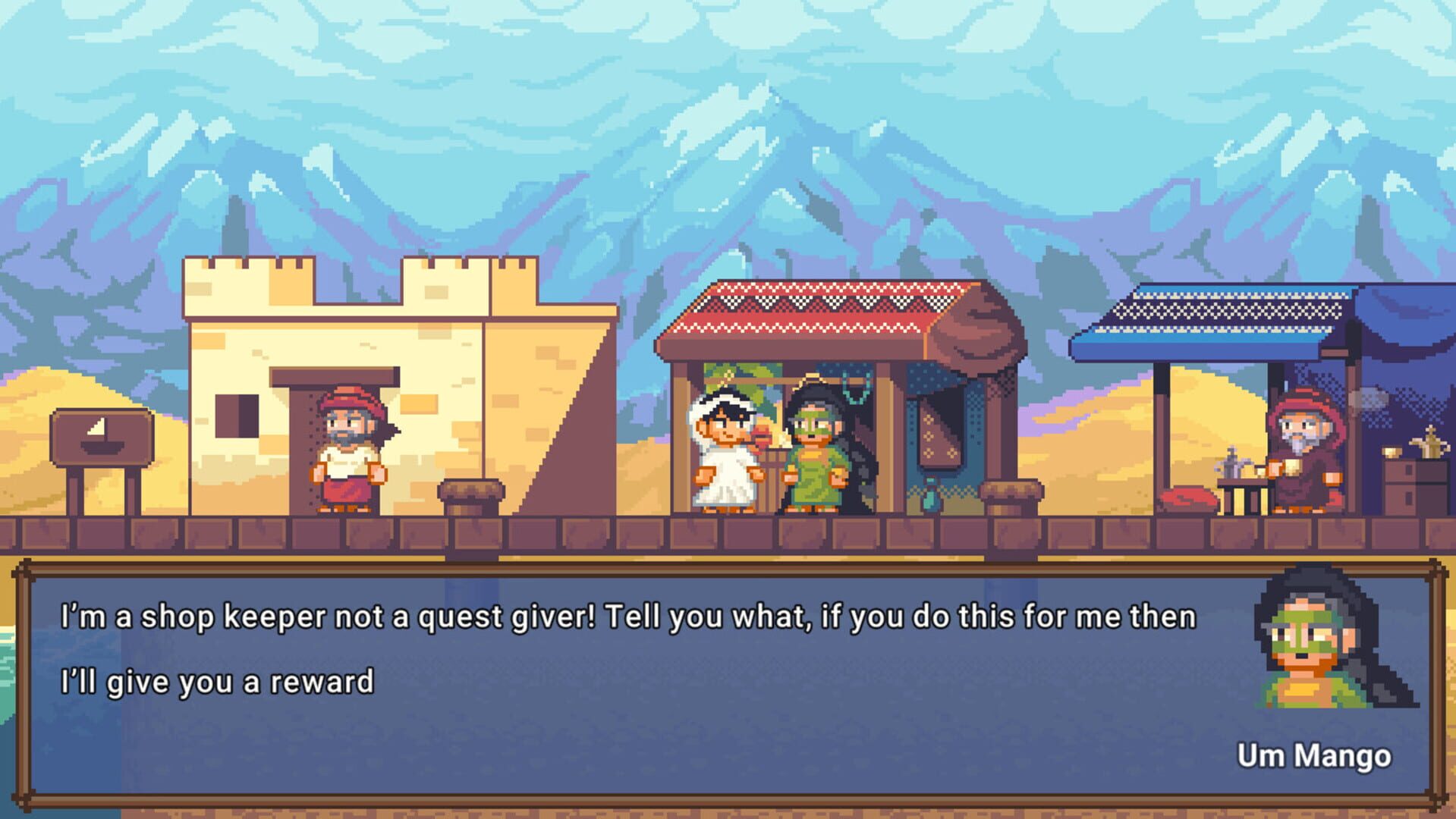This screenshot has height=819, width=1456.
Task: Click the necklace hanging in Um Mango's shop
Action: [x=856, y=388]
